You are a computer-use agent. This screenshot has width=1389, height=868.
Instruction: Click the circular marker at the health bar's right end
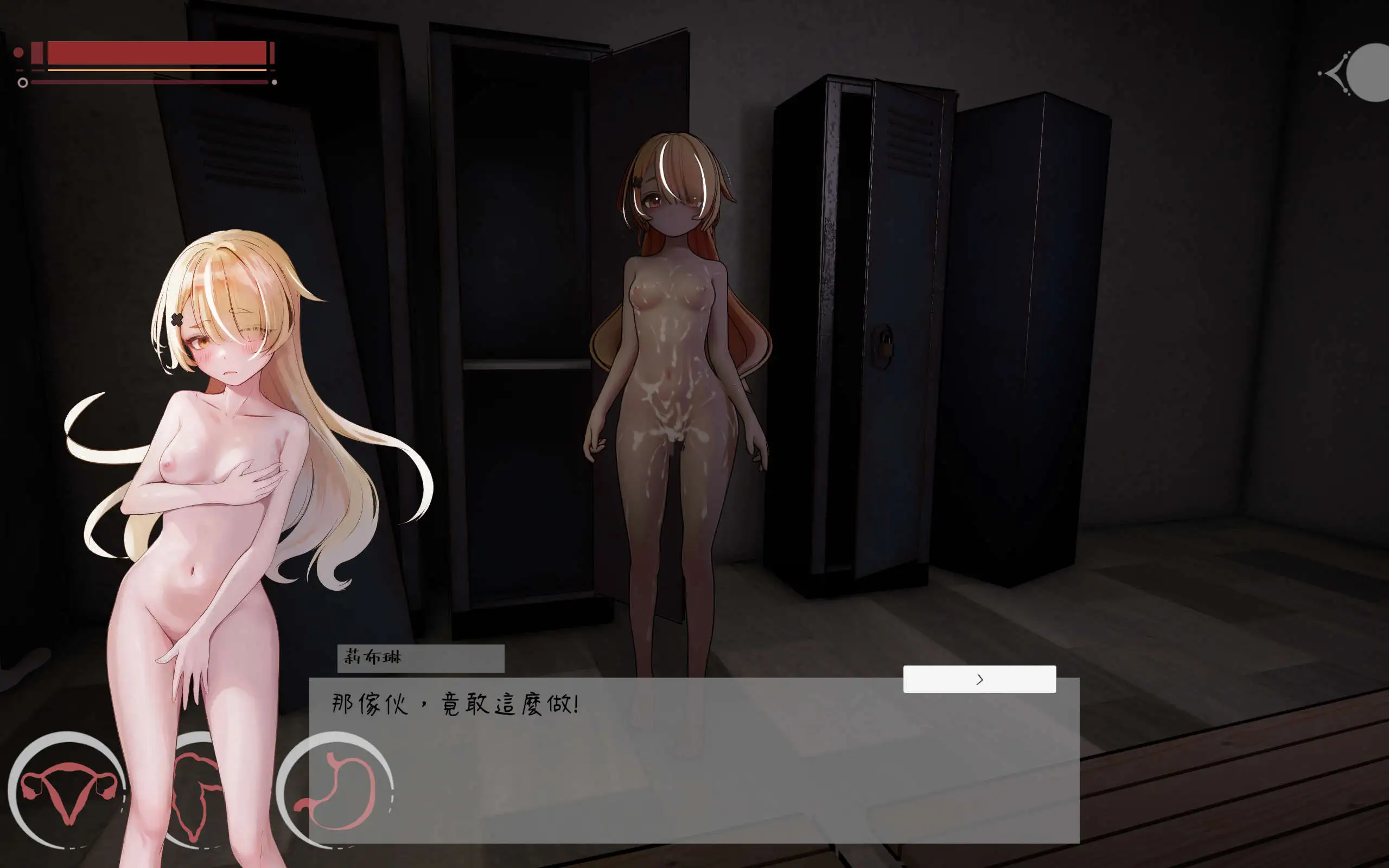275,81
